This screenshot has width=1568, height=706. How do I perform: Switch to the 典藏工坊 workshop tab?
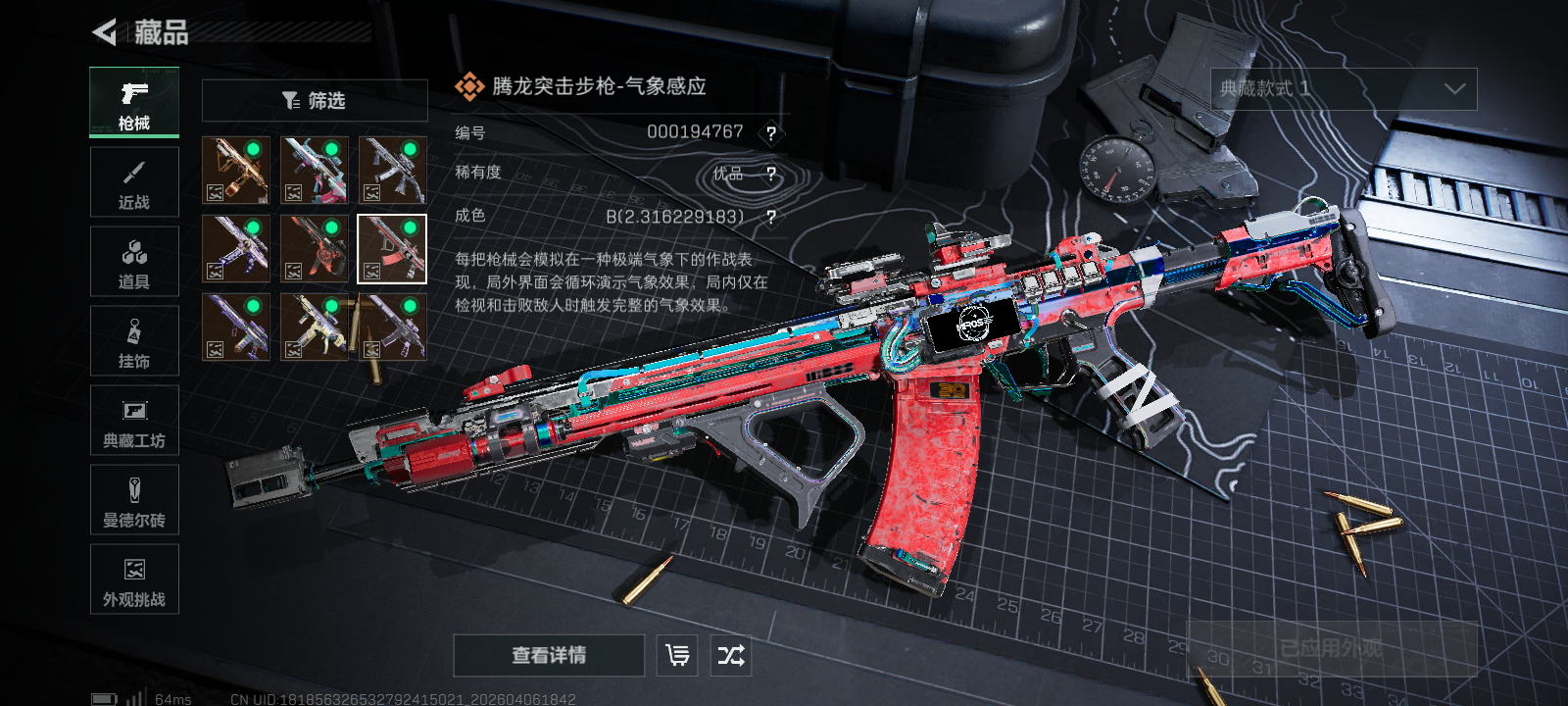[x=134, y=421]
